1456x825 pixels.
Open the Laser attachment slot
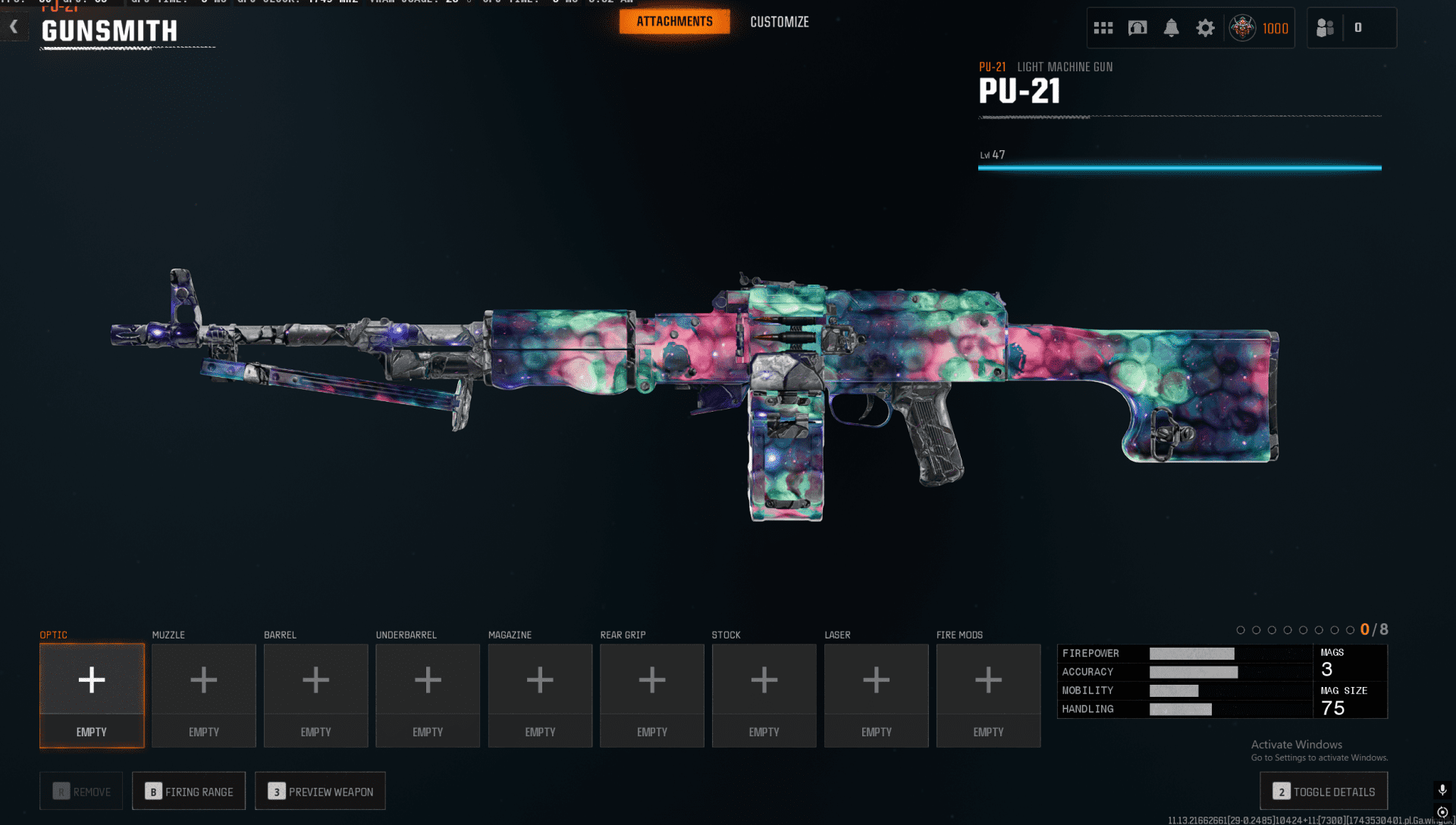[x=876, y=695]
